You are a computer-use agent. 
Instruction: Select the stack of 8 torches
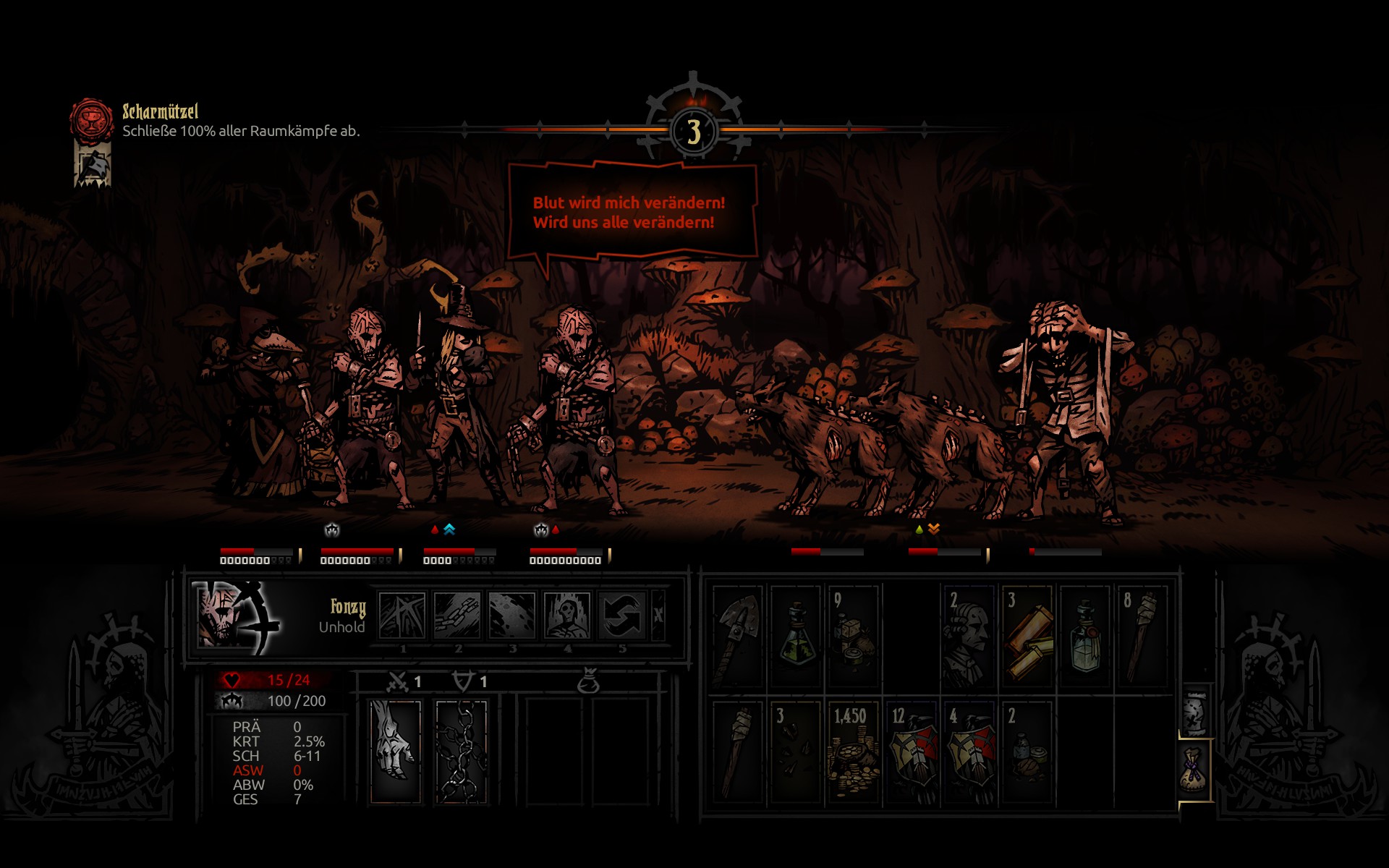click(x=1143, y=636)
